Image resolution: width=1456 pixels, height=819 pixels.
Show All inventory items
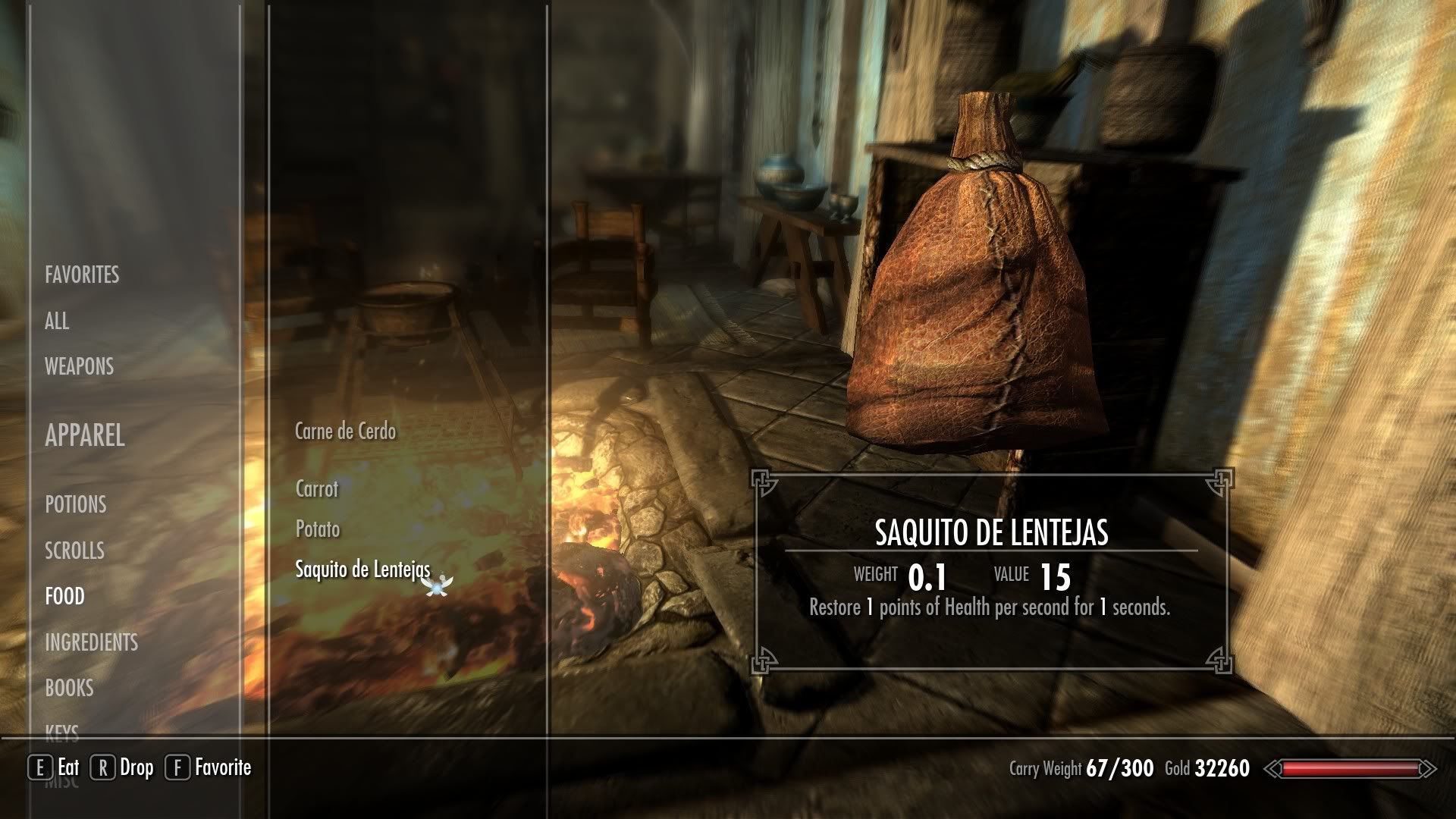pyautogui.click(x=57, y=321)
